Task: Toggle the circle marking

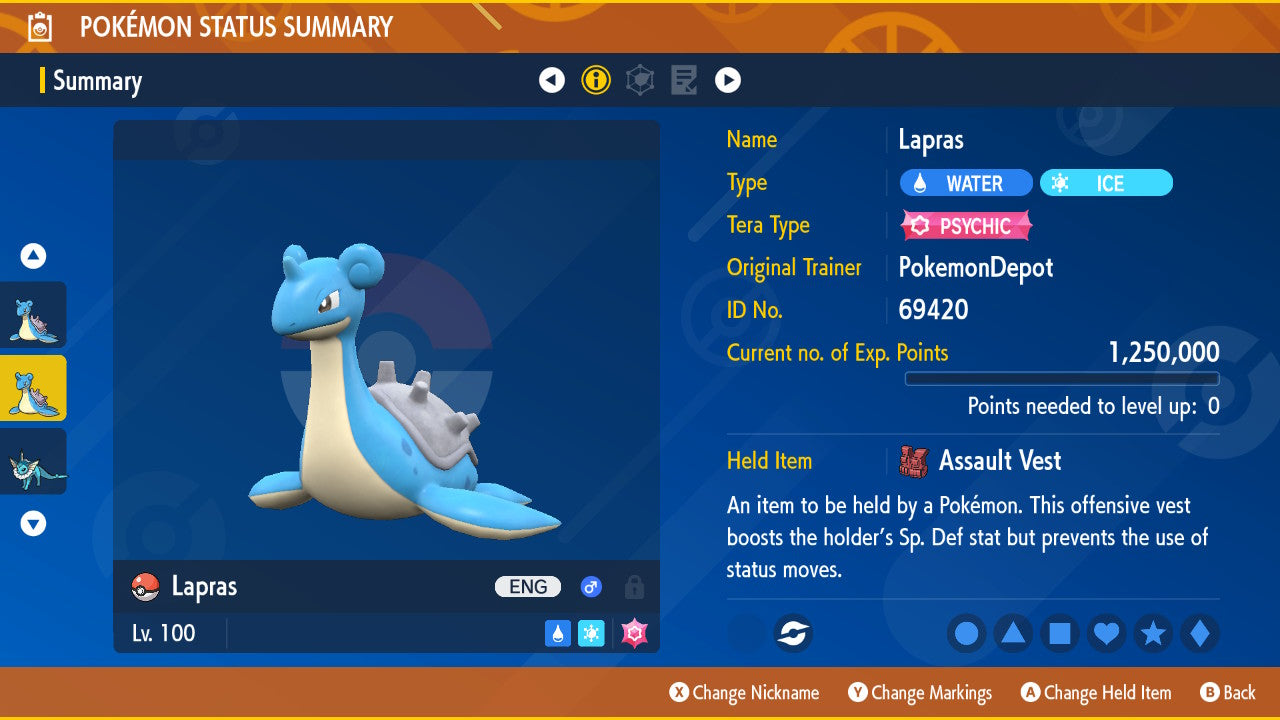Action: (x=967, y=633)
